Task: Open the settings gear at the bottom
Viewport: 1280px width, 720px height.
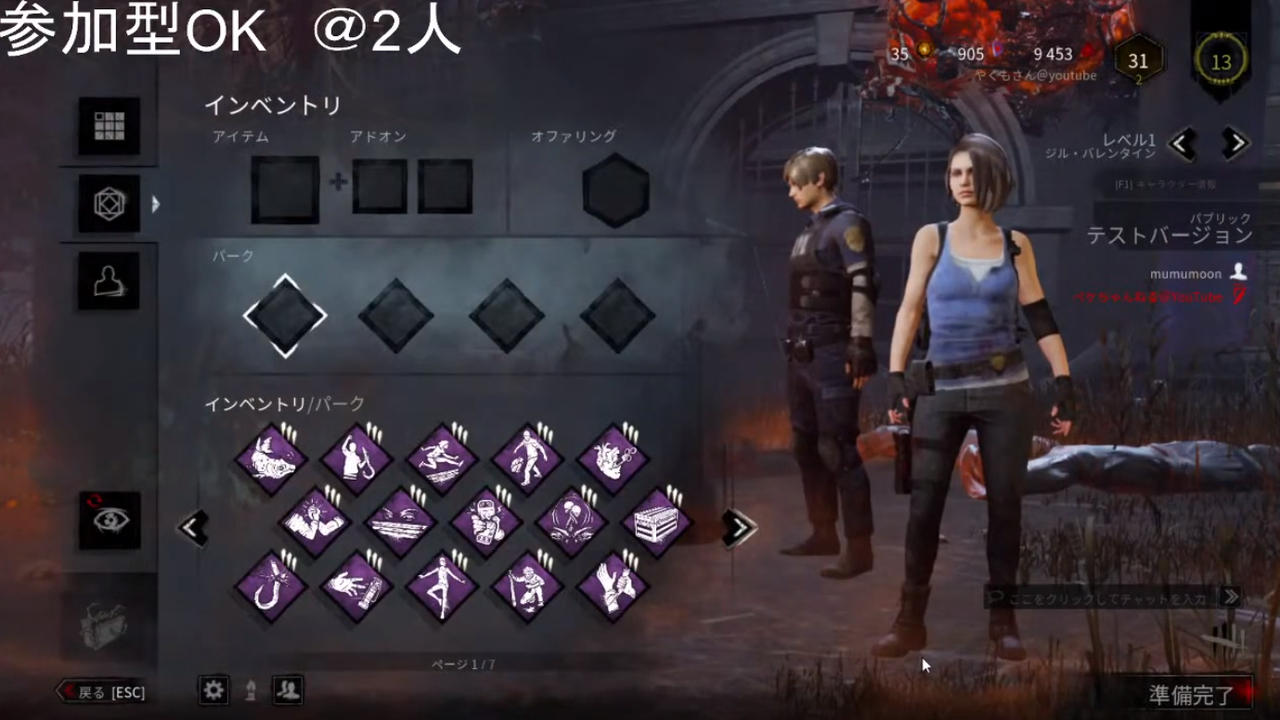Action: tap(213, 691)
